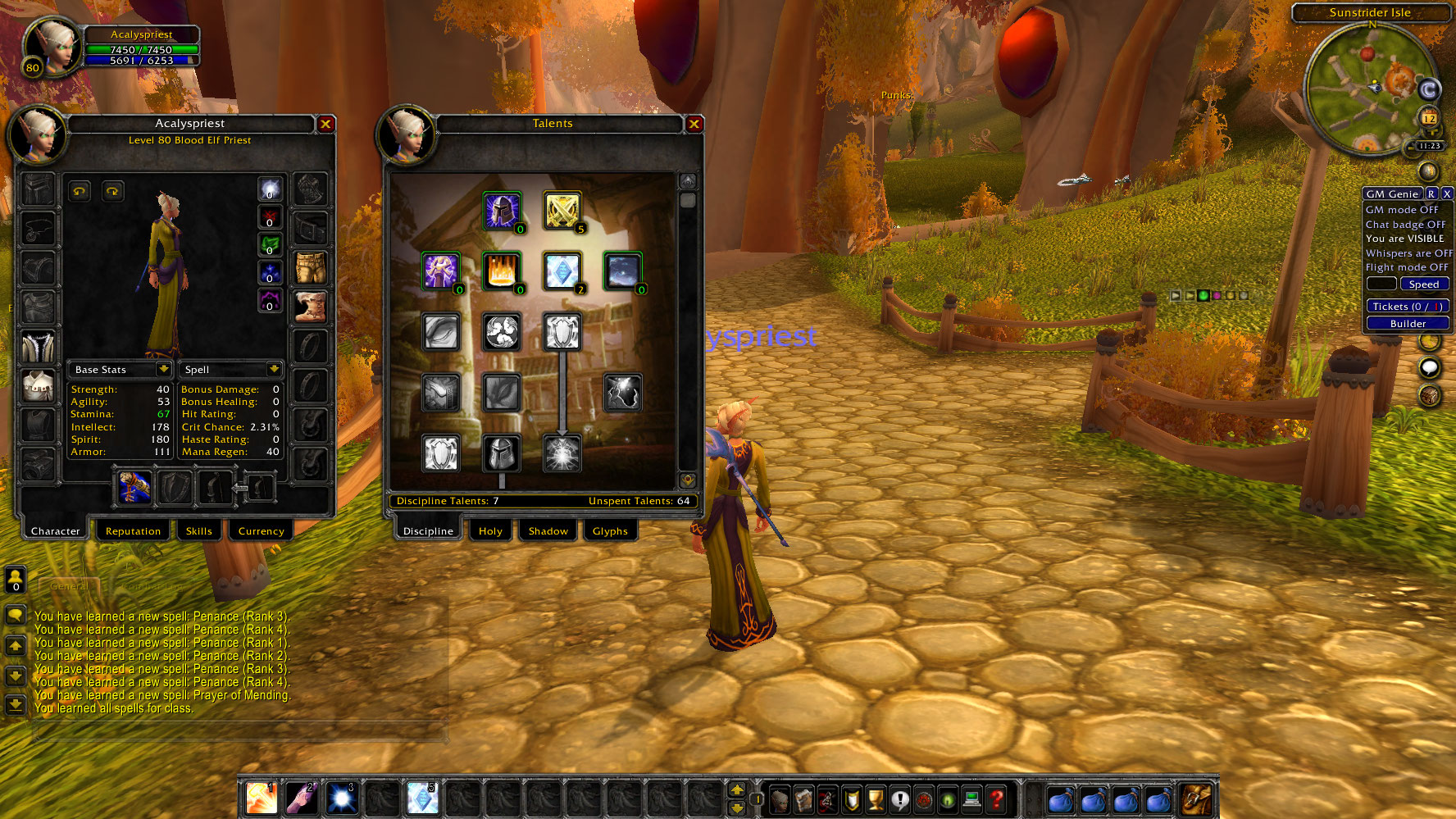1456x819 pixels.
Task: Click the Builder button
Action: [x=1408, y=323]
